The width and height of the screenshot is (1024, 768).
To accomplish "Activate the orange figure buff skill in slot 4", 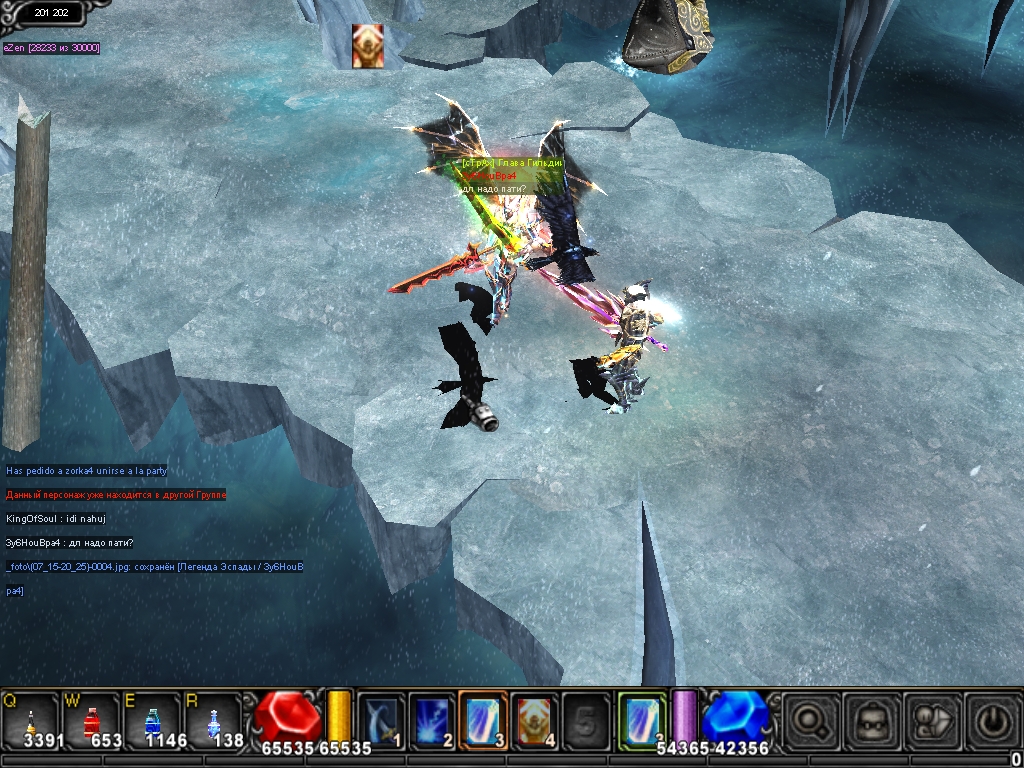I will [535, 719].
